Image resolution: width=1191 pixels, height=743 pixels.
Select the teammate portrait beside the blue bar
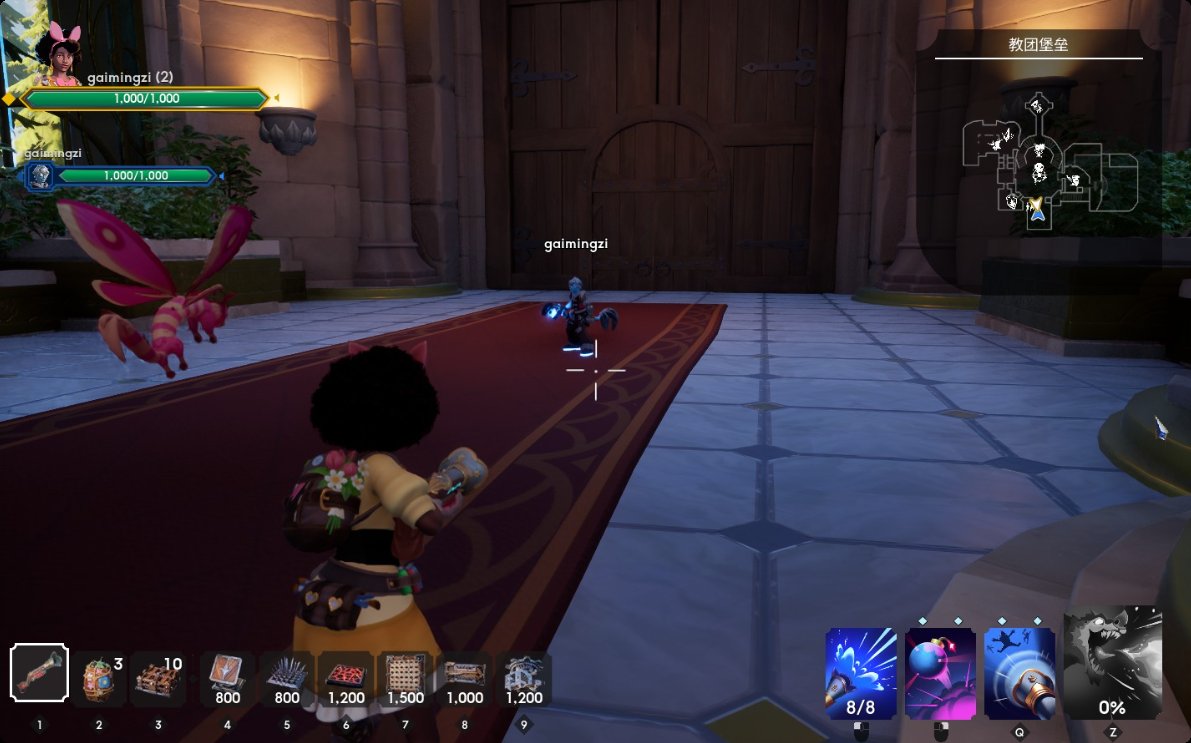point(41,176)
